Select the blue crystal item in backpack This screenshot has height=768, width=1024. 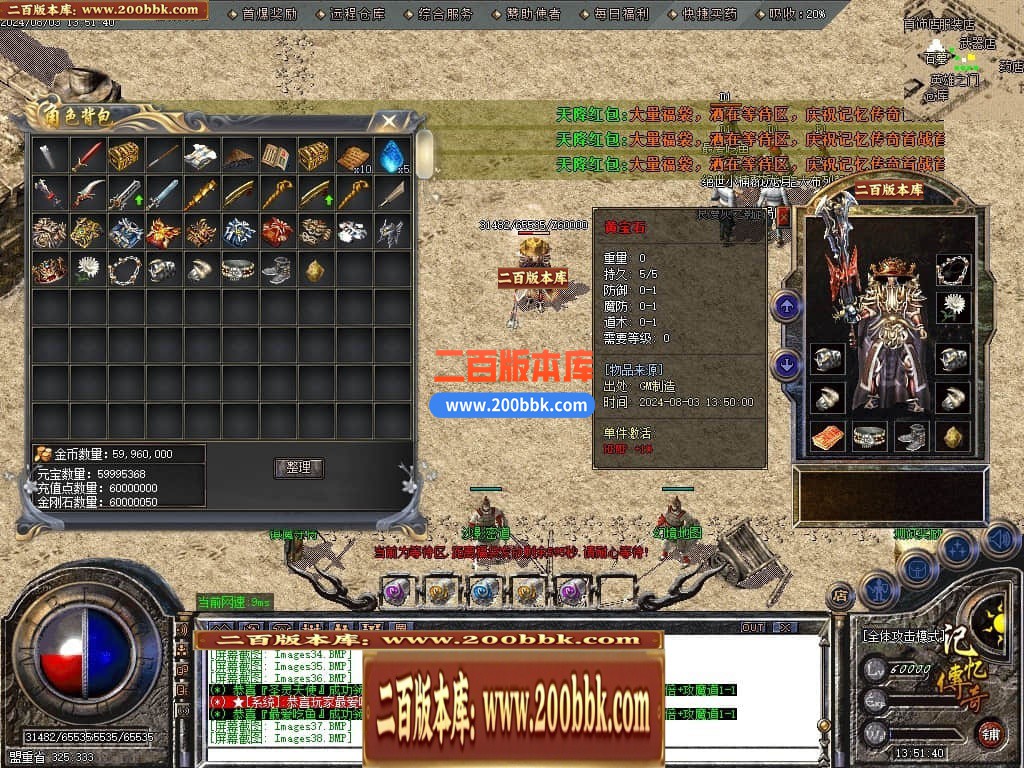point(391,155)
